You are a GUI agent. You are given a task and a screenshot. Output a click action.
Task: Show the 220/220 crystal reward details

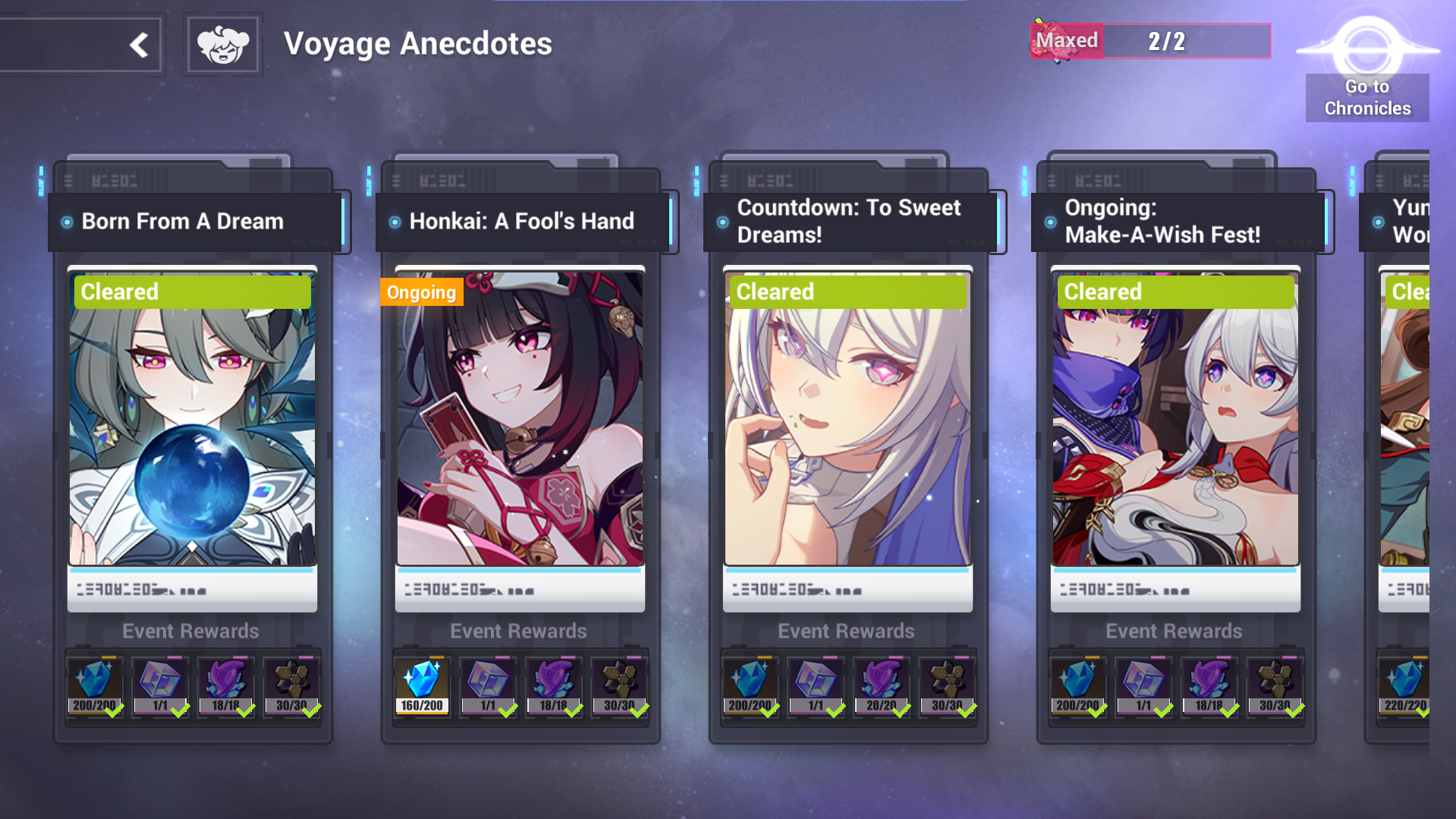pyautogui.click(x=1404, y=686)
